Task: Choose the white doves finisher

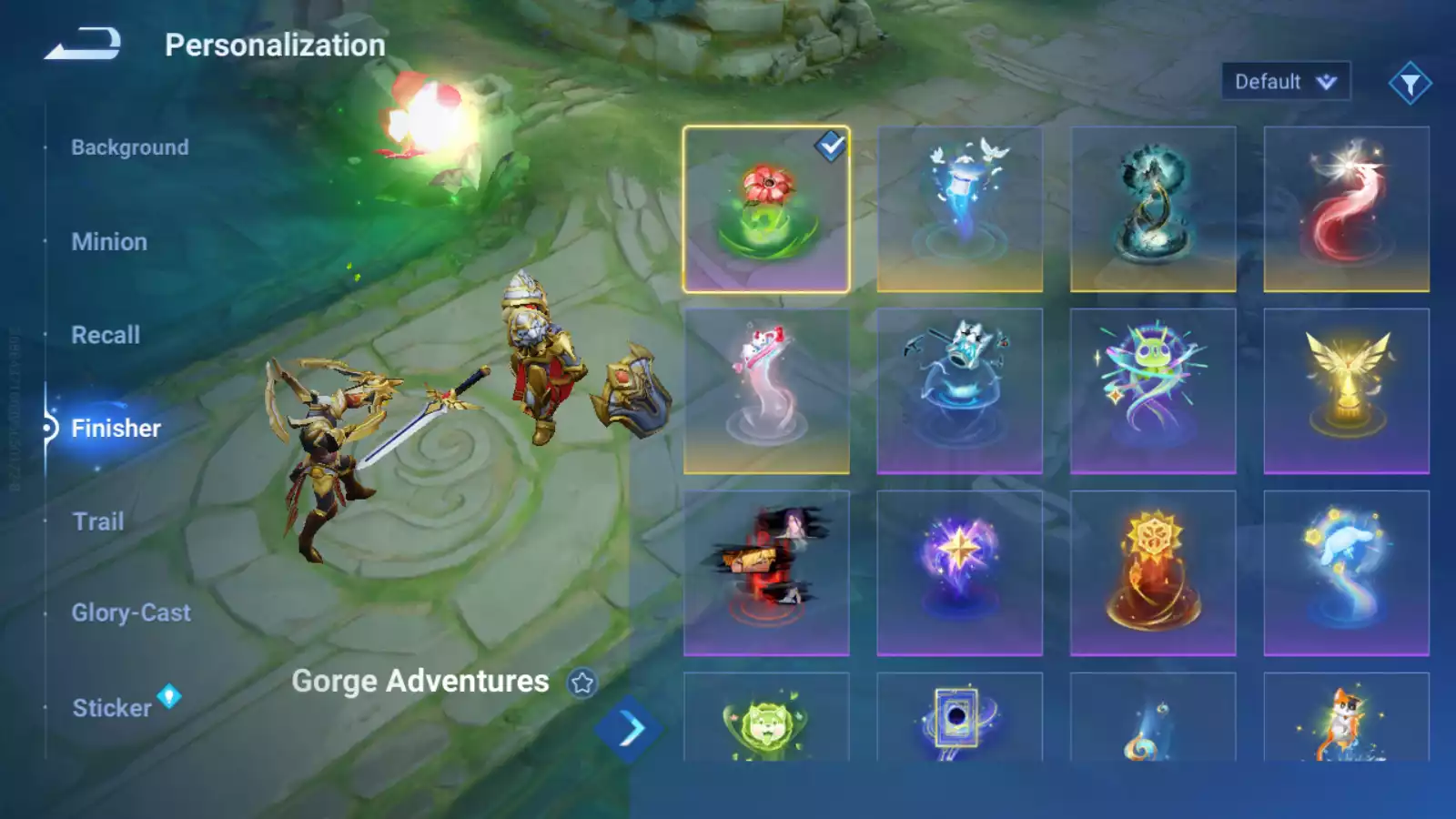Action: pyautogui.click(x=959, y=209)
